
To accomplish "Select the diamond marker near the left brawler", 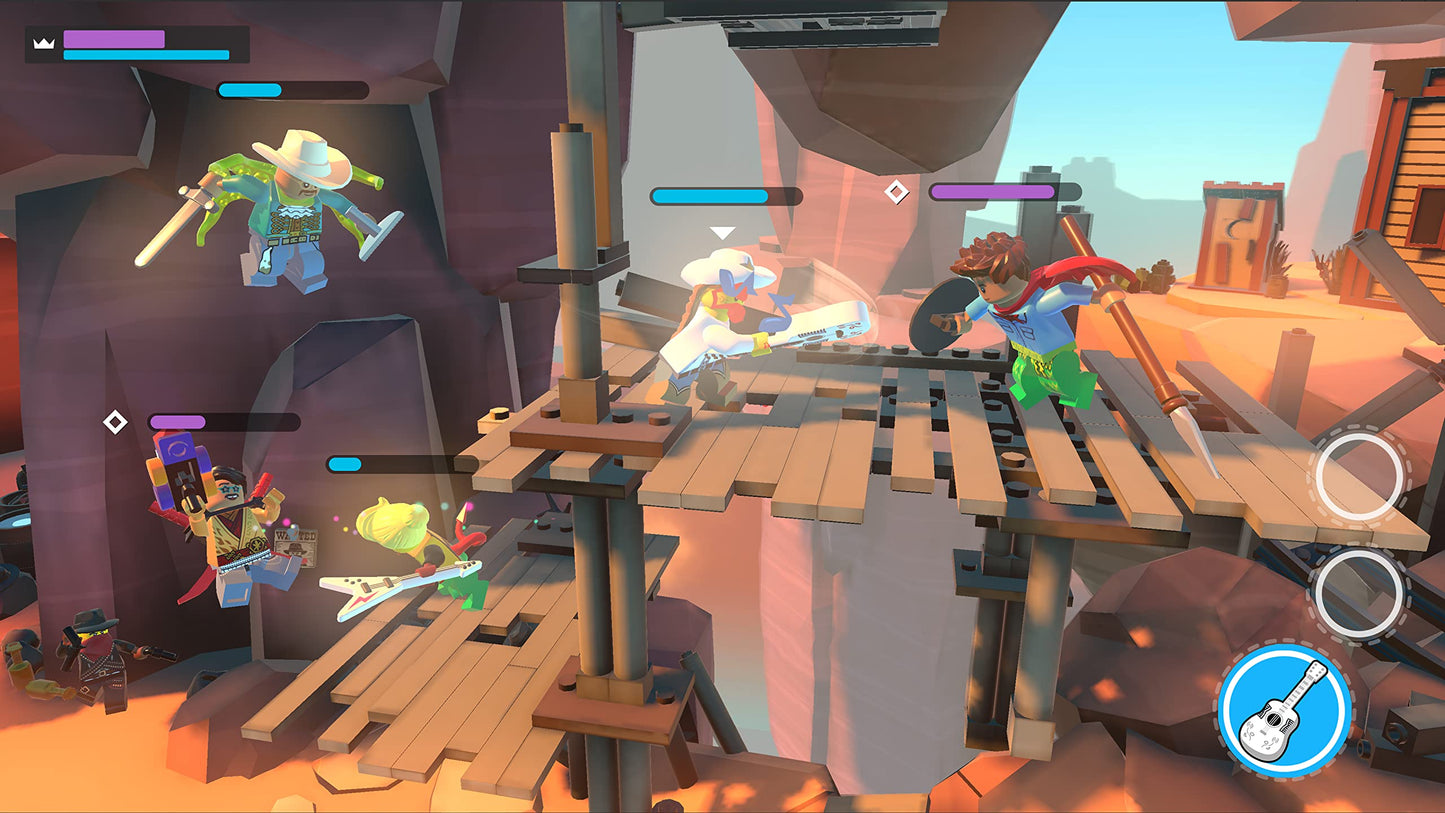I will pyautogui.click(x=116, y=423).
